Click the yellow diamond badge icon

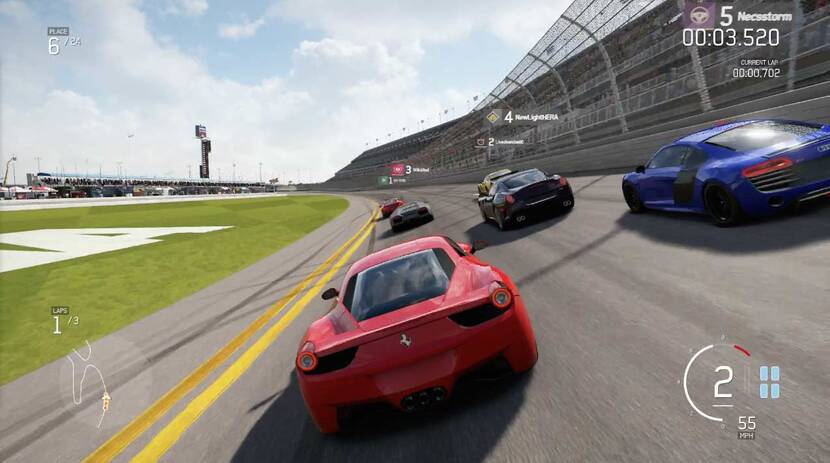[x=493, y=116]
